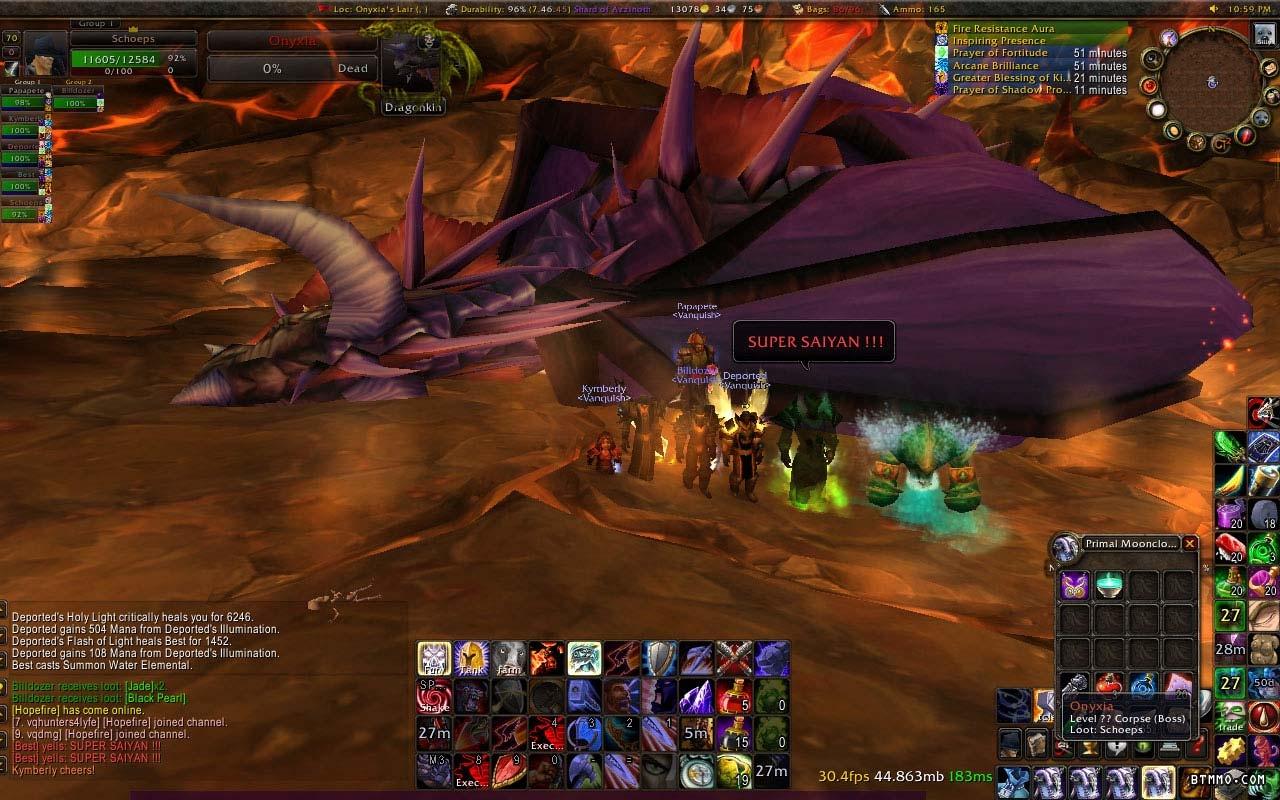The height and width of the screenshot is (800, 1280).
Task: Activate the blue shield ability
Action: pos(659,658)
